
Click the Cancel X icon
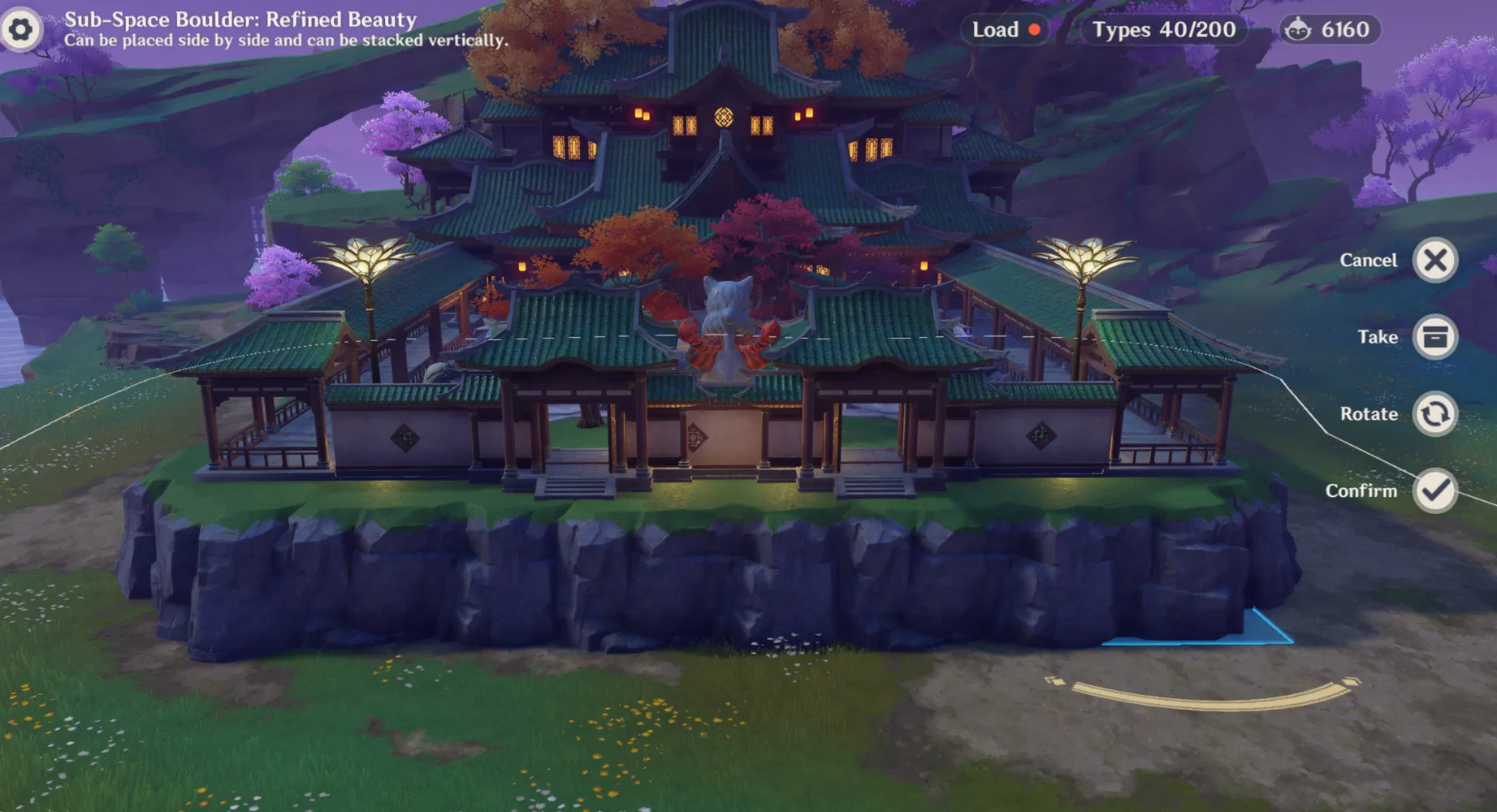pyautogui.click(x=1434, y=260)
